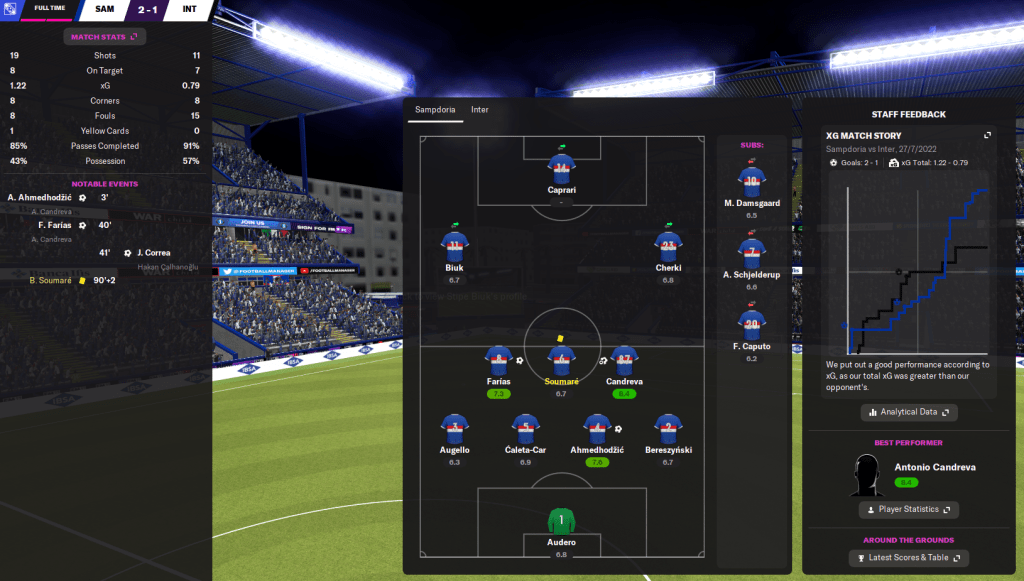This screenshot has width=1024, height=581.
Task: Show Latest Scores & Table
Action: (909, 558)
